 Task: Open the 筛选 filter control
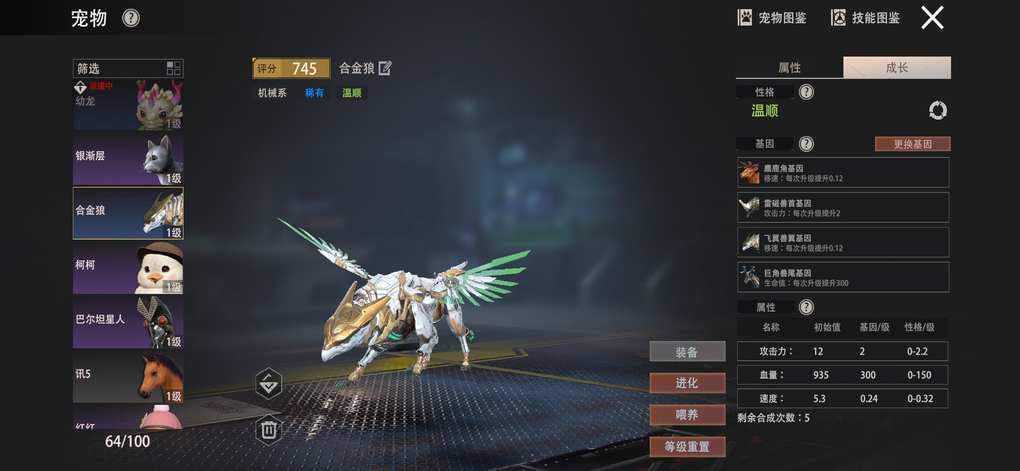tap(128, 69)
